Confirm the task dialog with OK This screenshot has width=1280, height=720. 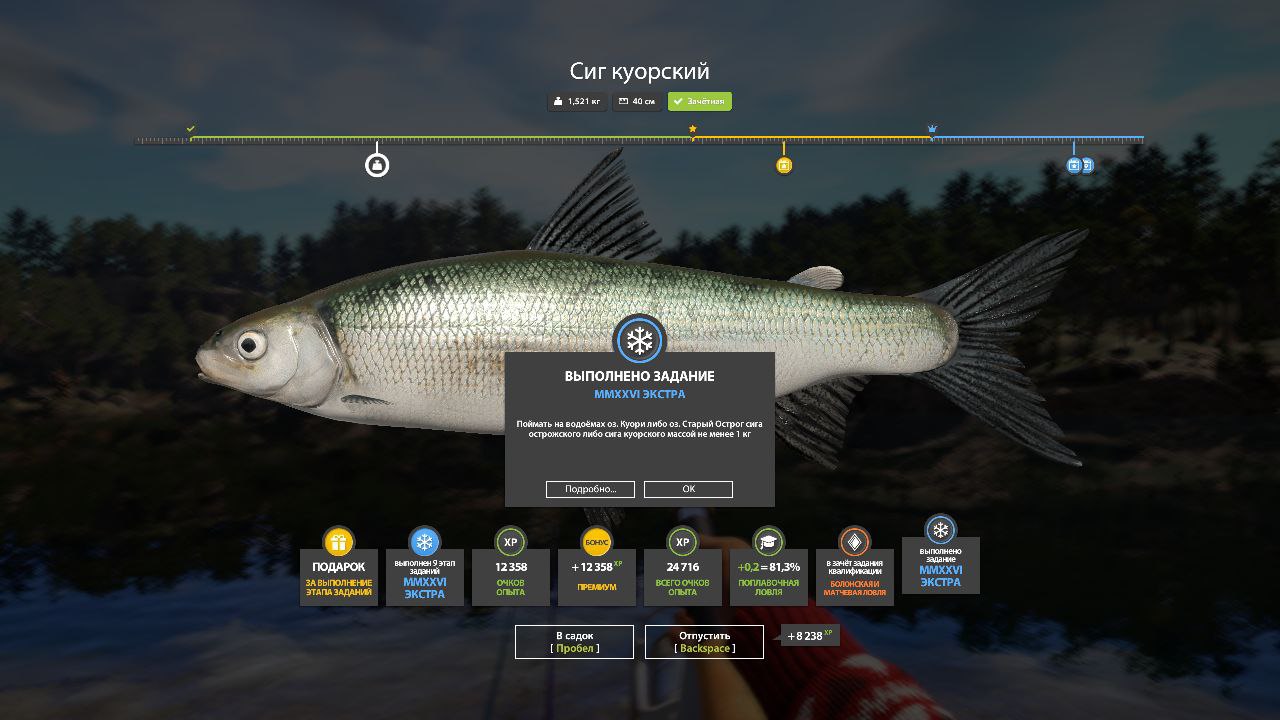(688, 489)
